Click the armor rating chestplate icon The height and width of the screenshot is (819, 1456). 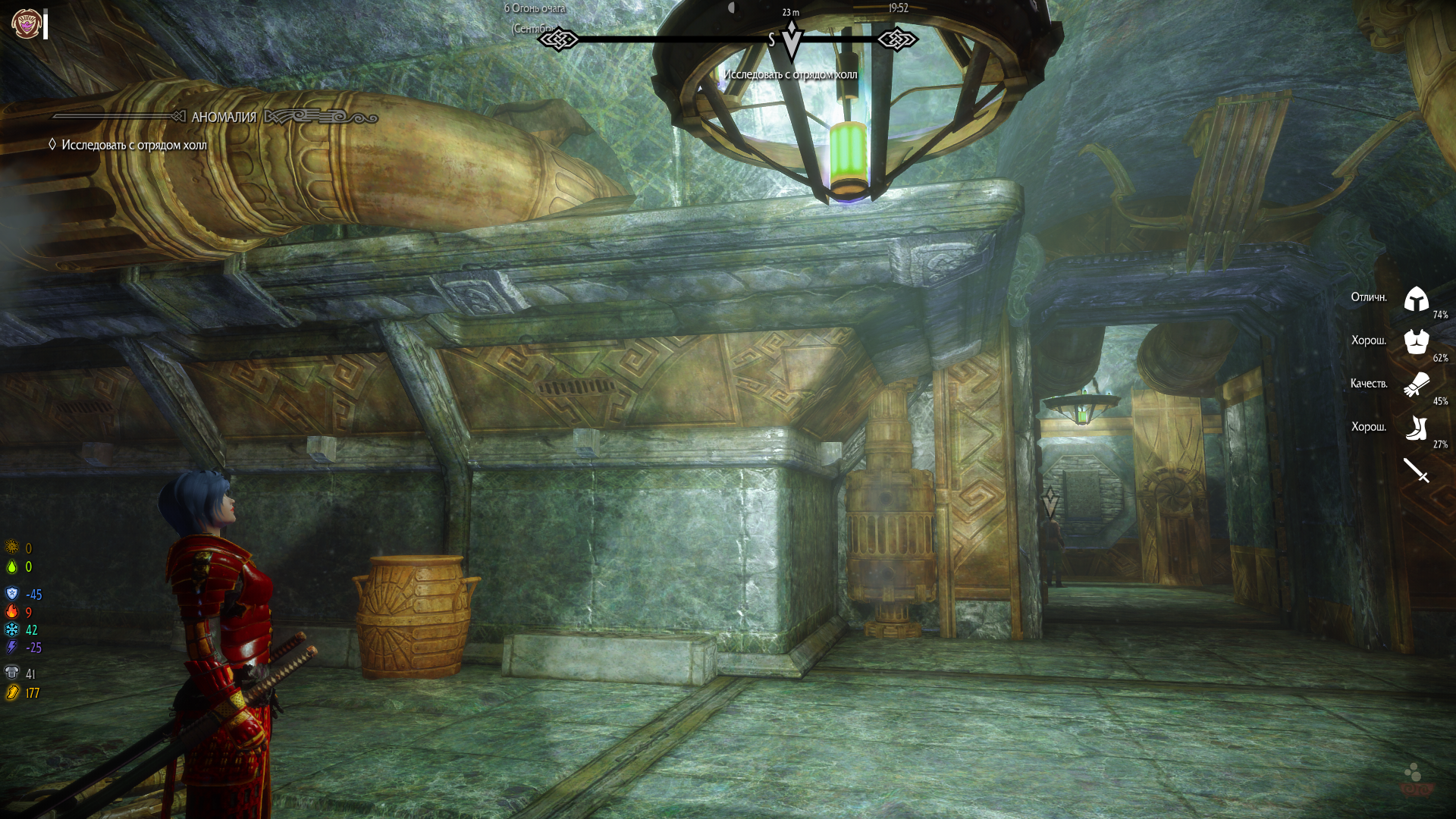(12, 673)
